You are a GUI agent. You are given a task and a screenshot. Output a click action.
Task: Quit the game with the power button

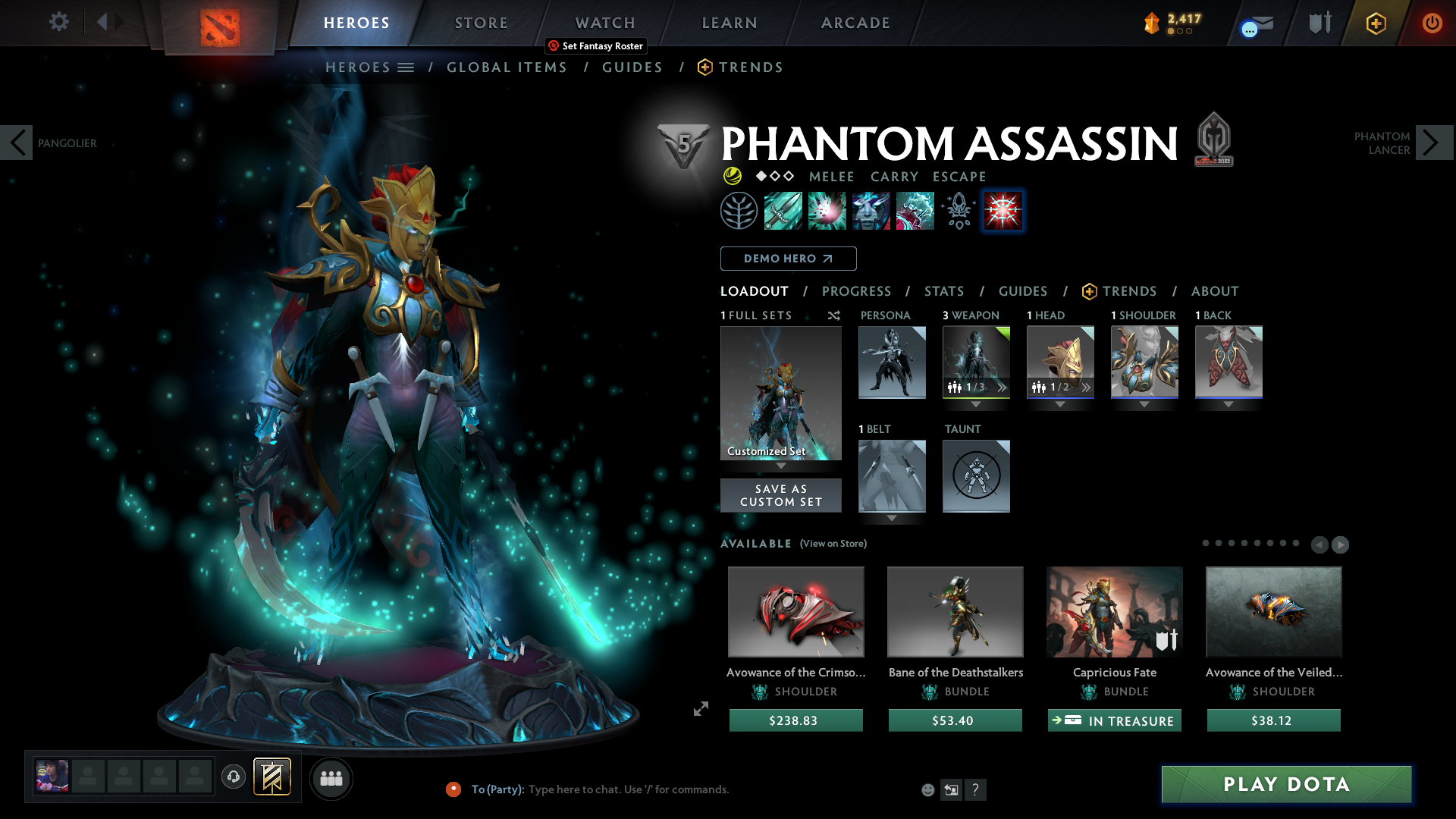(1432, 23)
